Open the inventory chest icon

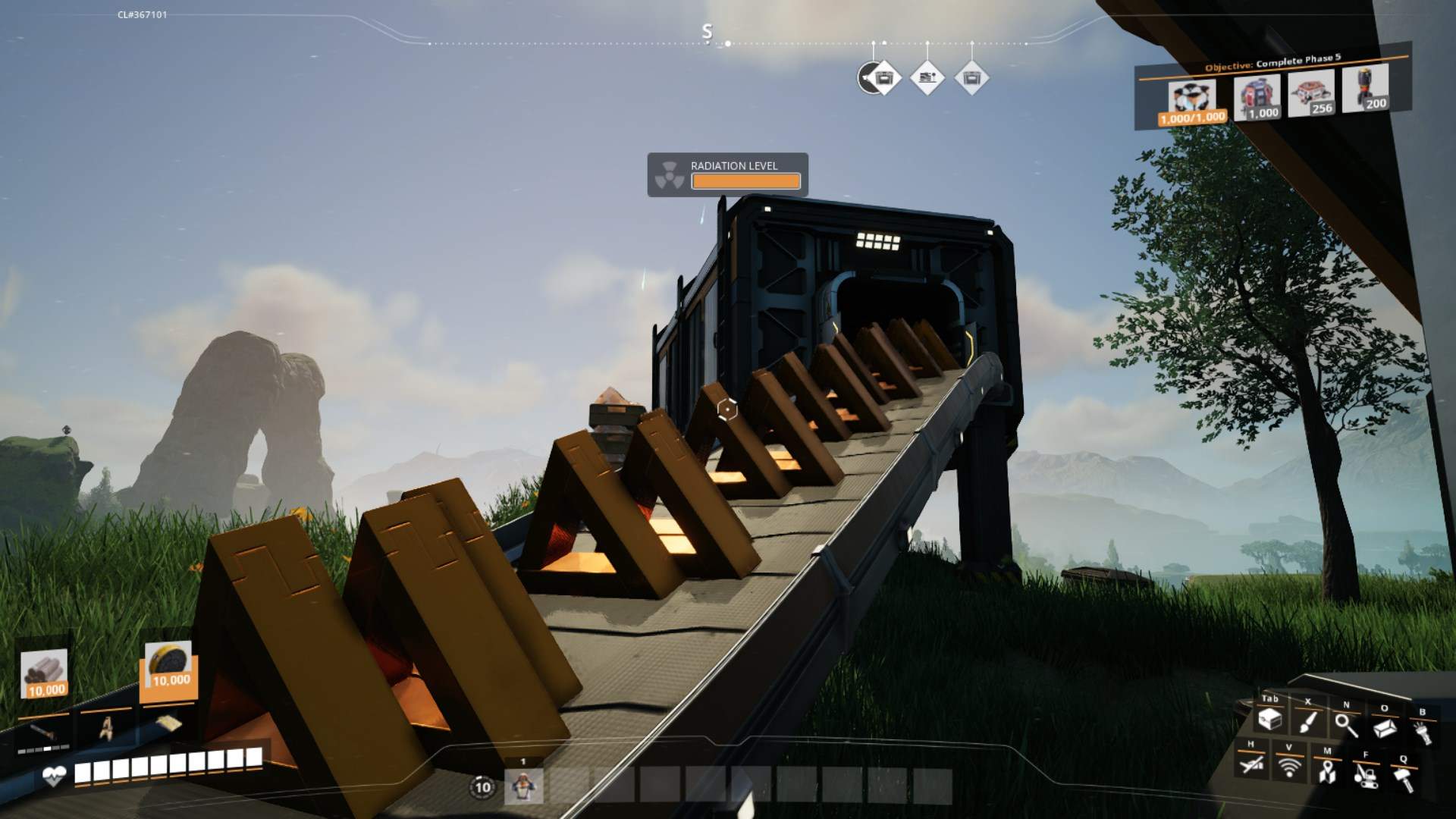coord(1269,719)
